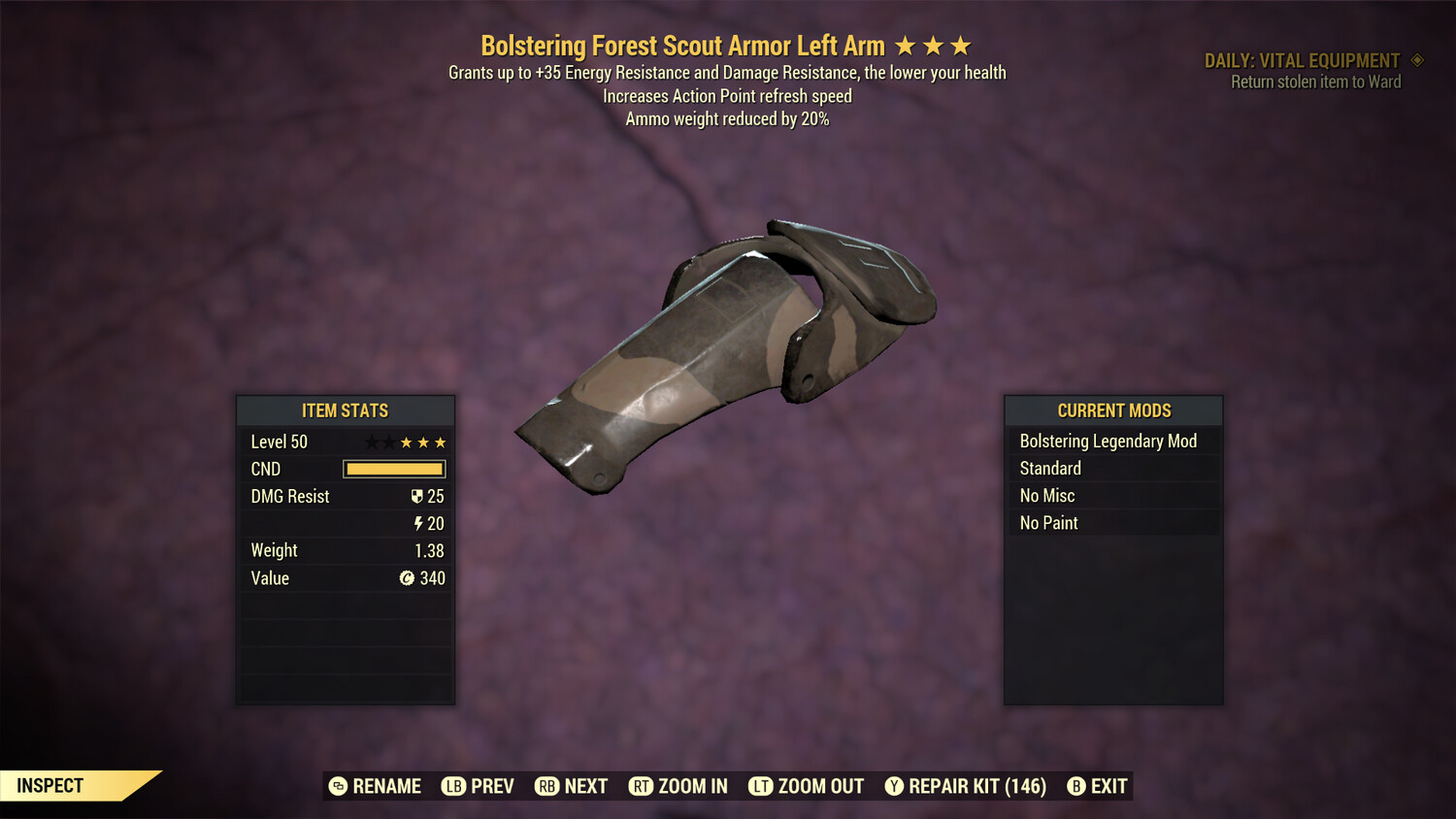Switch to the INSPECT tab
This screenshot has width=1456, height=819.
pos(50,785)
